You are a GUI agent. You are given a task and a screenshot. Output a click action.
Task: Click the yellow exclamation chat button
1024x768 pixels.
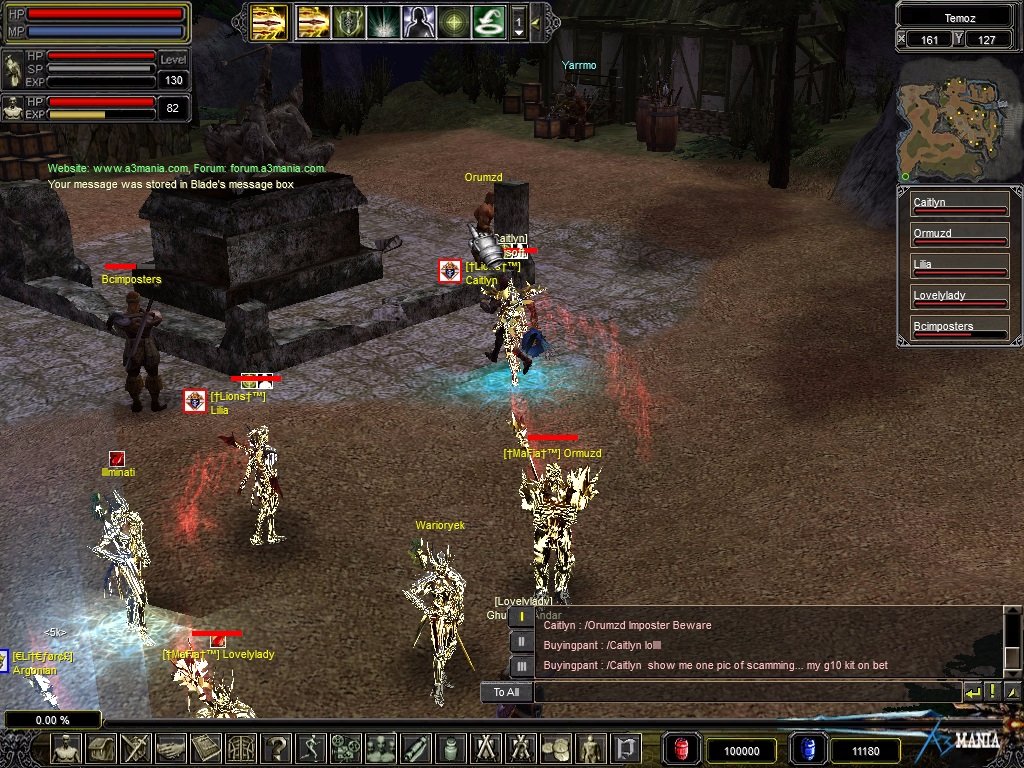coord(992,692)
